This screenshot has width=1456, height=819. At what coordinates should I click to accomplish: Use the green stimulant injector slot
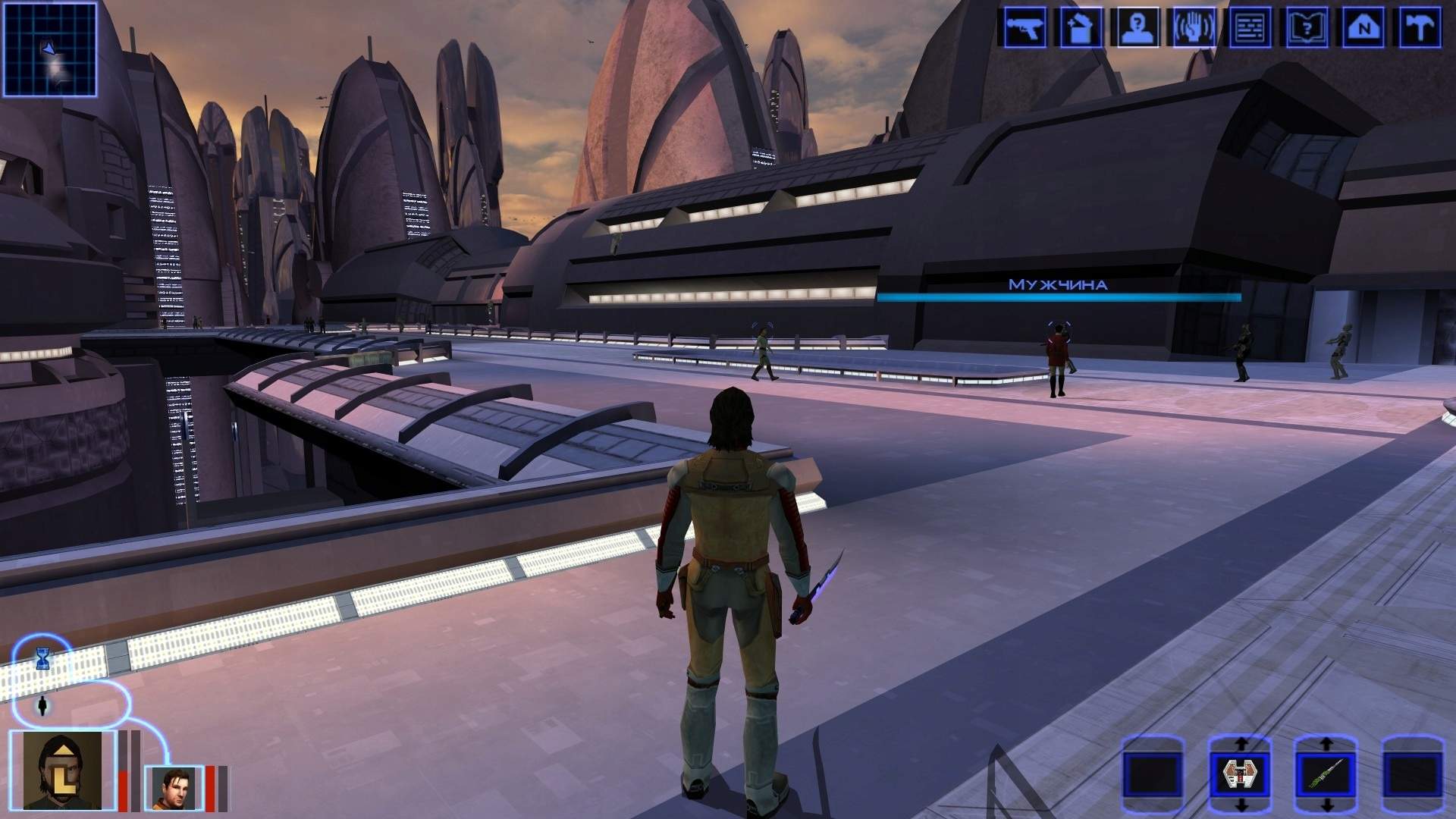point(1326,775)
